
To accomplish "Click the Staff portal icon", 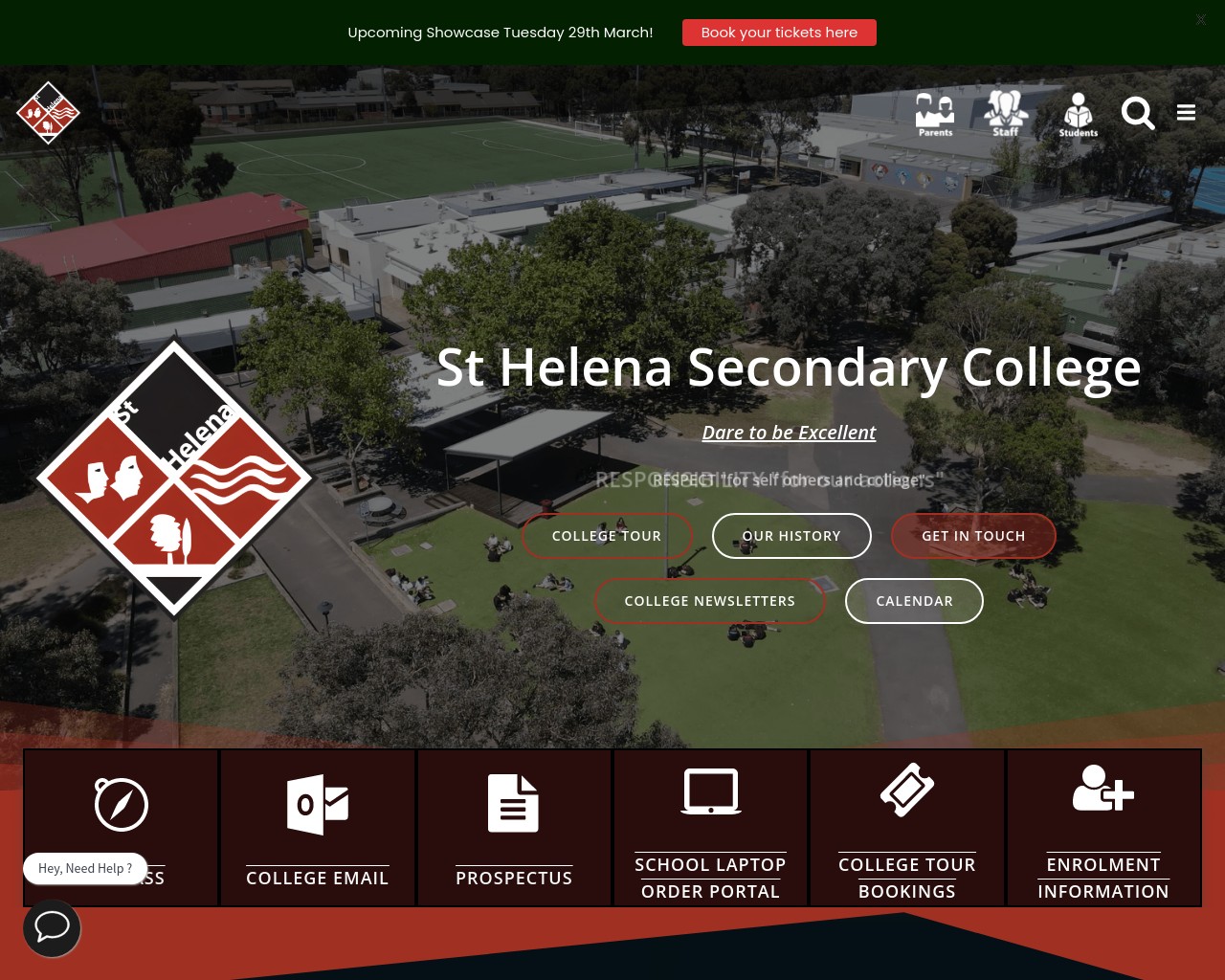I will pyautogui.click(x=1006, y=112).
